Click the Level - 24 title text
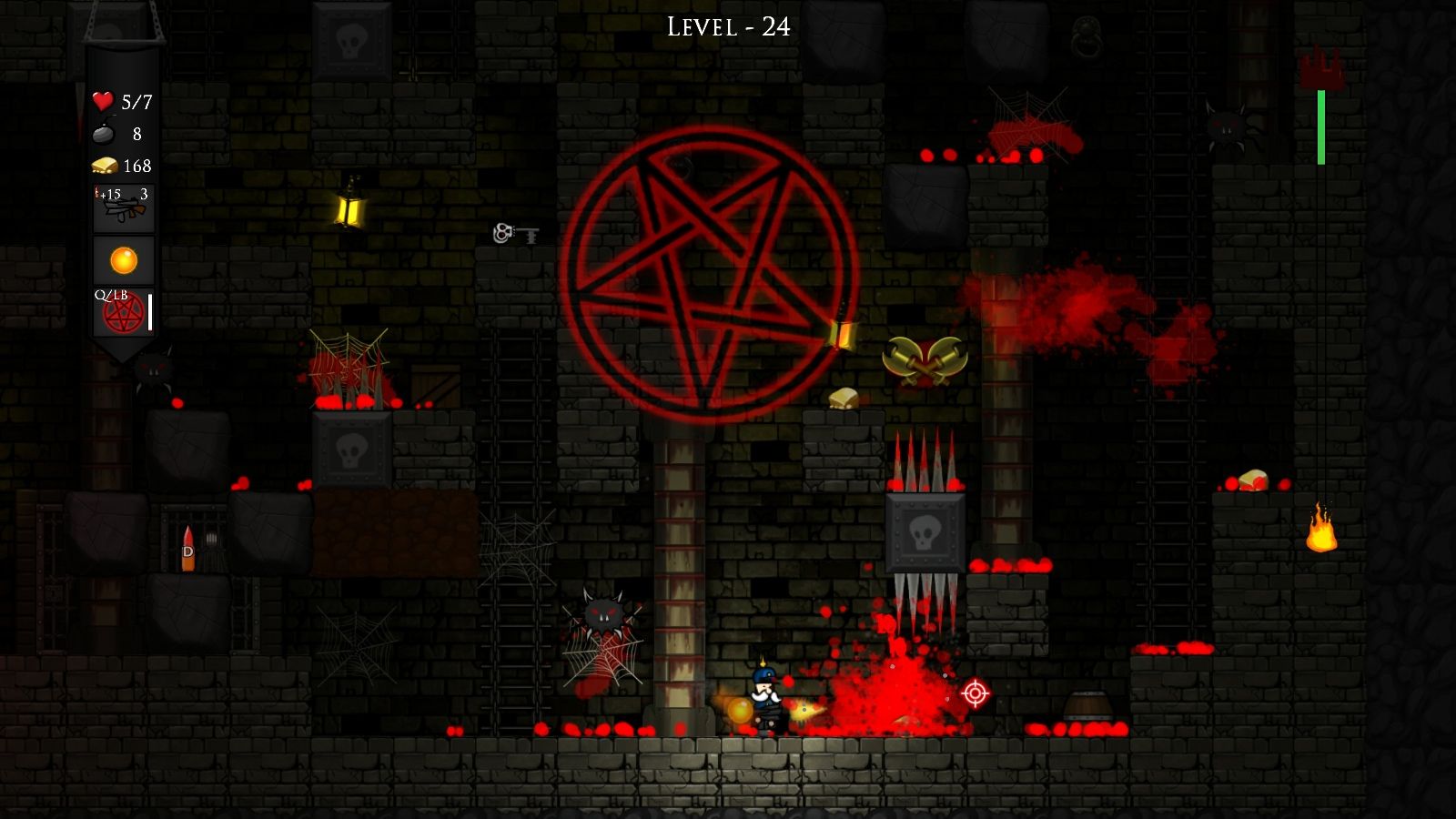This screenshot has width=1456, height=819. (x=727, y=26)
